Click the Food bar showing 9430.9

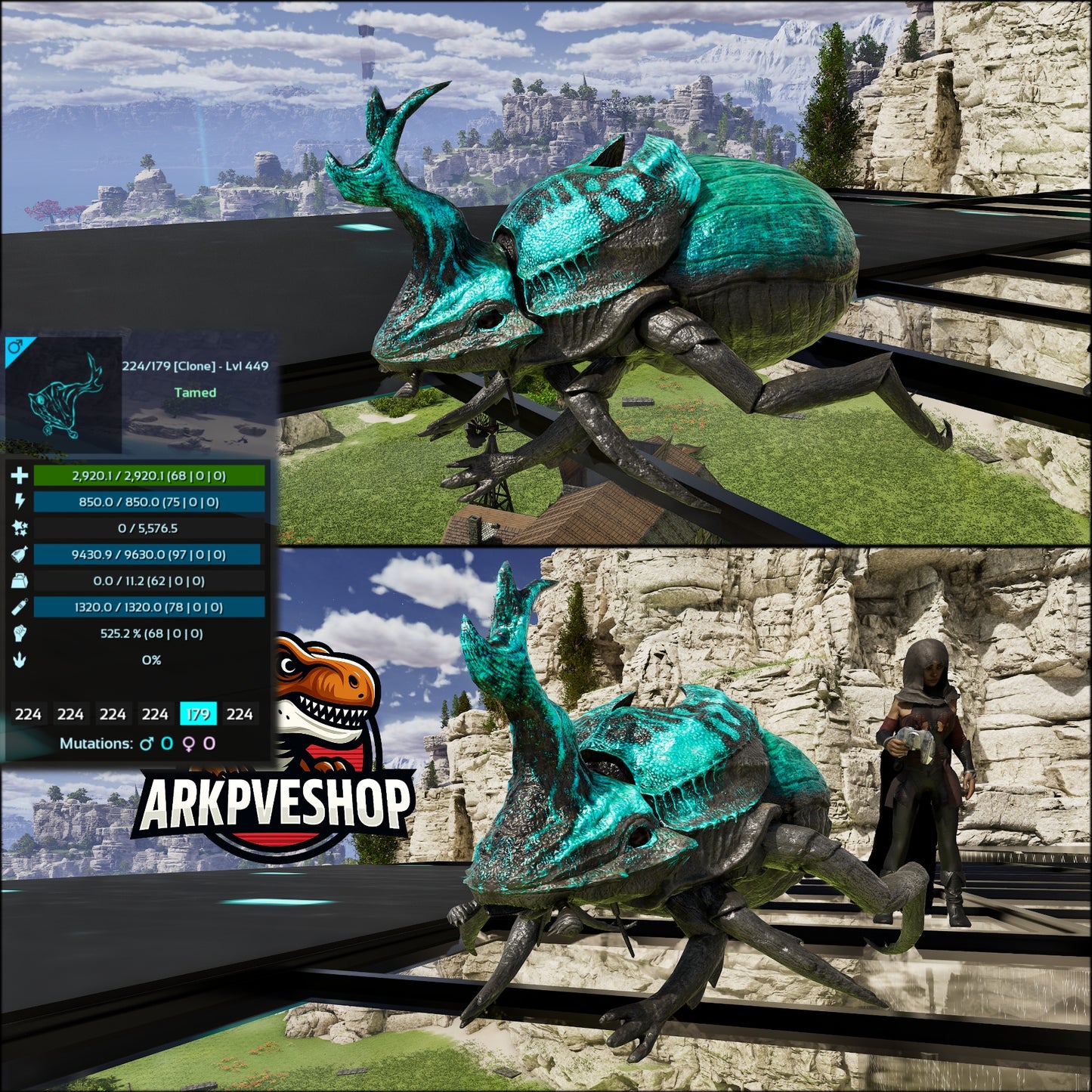pyautogui.click(x=147, y=555)
